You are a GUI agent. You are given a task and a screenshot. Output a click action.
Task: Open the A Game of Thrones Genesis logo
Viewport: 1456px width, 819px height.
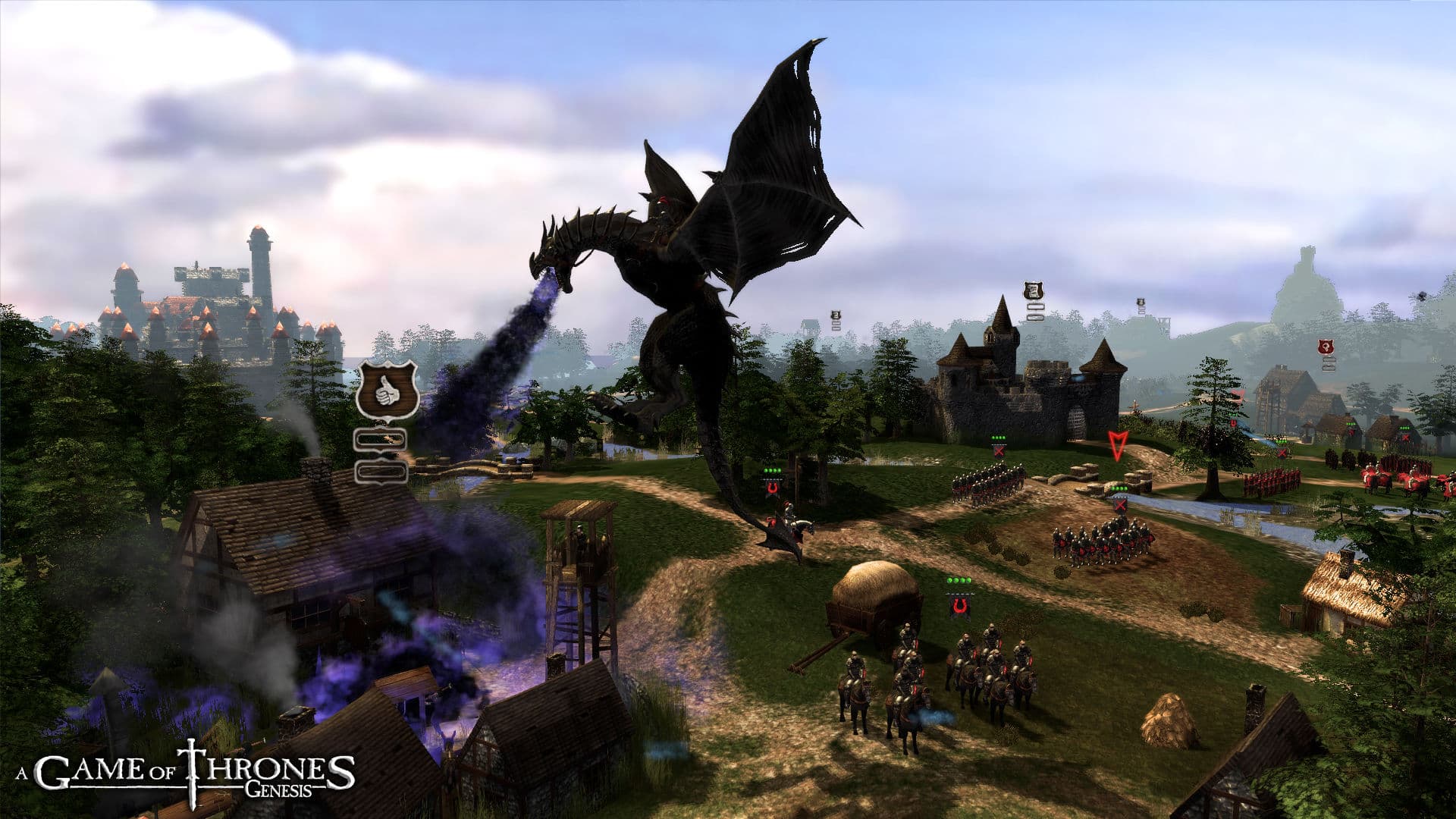pyautogui.click(x=182, y=768)
